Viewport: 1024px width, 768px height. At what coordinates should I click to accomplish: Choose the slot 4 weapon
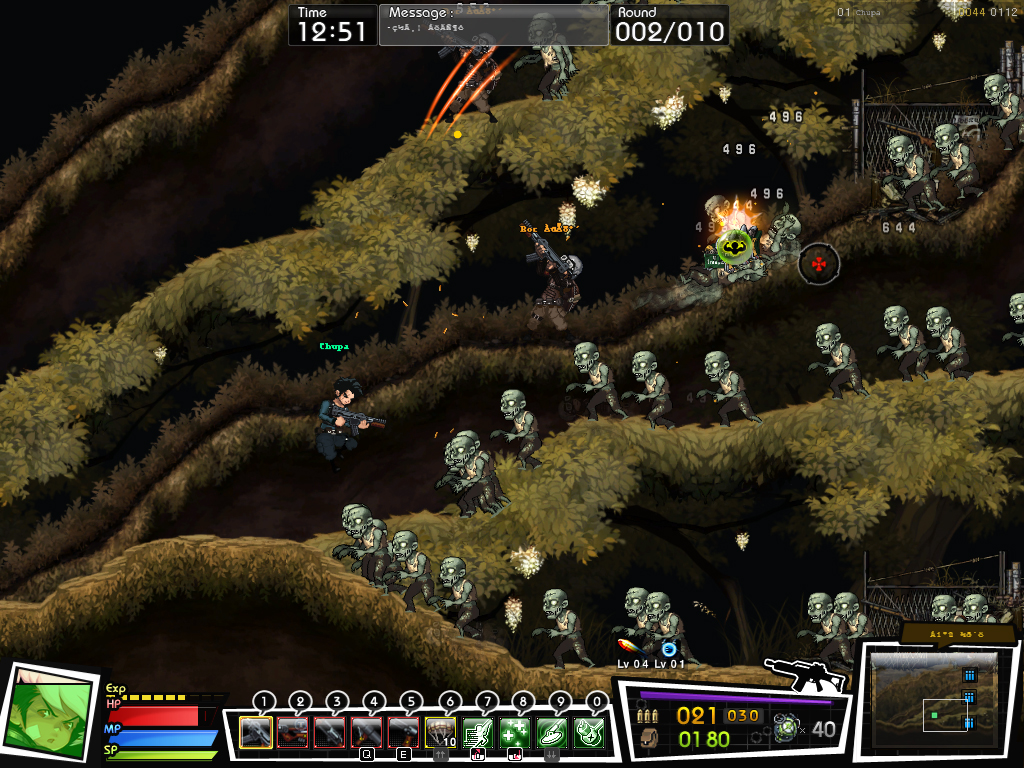coord(366,732)
